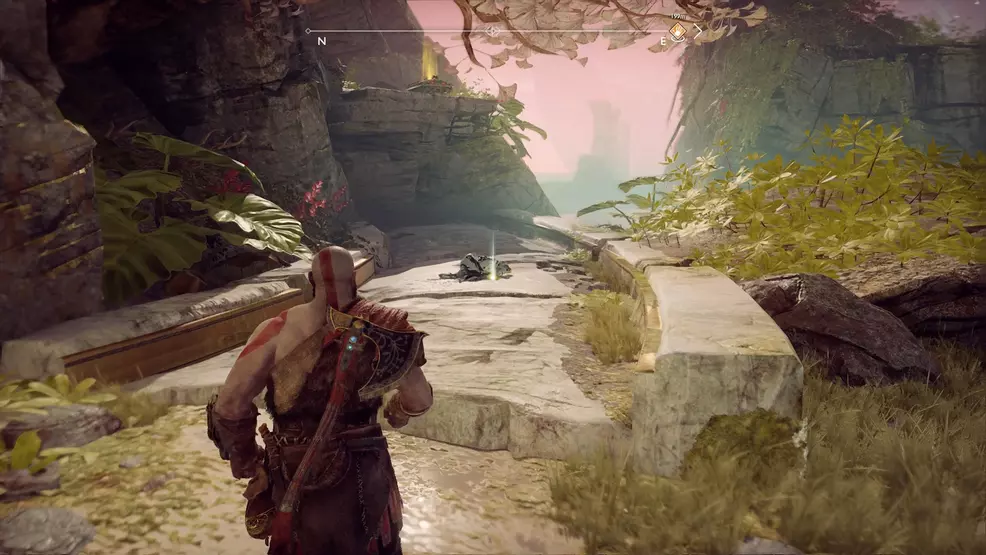986x555 pixels.
Task: Click the orange quest objective marker on compass
Action: click(x=677, y=31)
